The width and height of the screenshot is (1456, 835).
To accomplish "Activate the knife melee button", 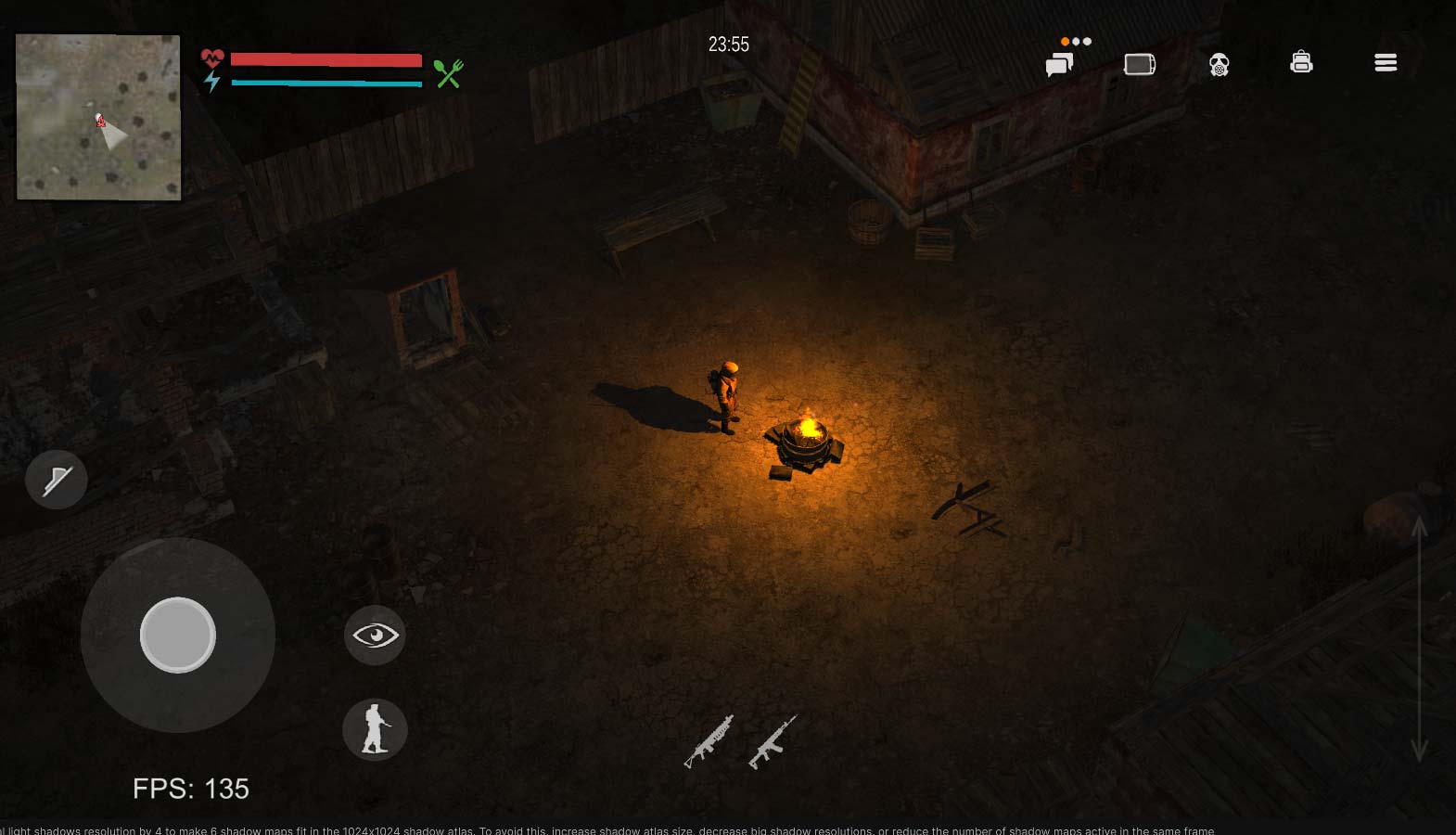I will (x=57, y=480).
